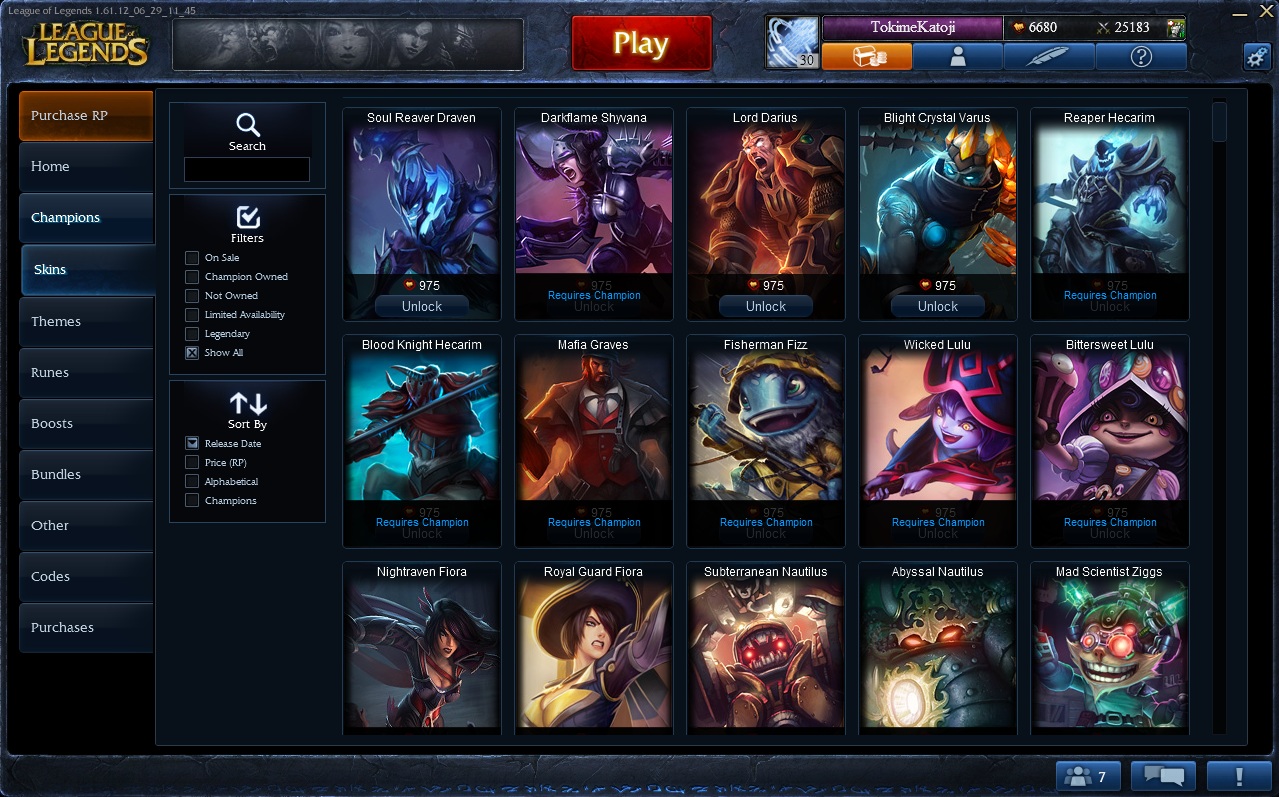Enable the On Sale filter
Screen dimensions: 1279x797
click(192, 258)
